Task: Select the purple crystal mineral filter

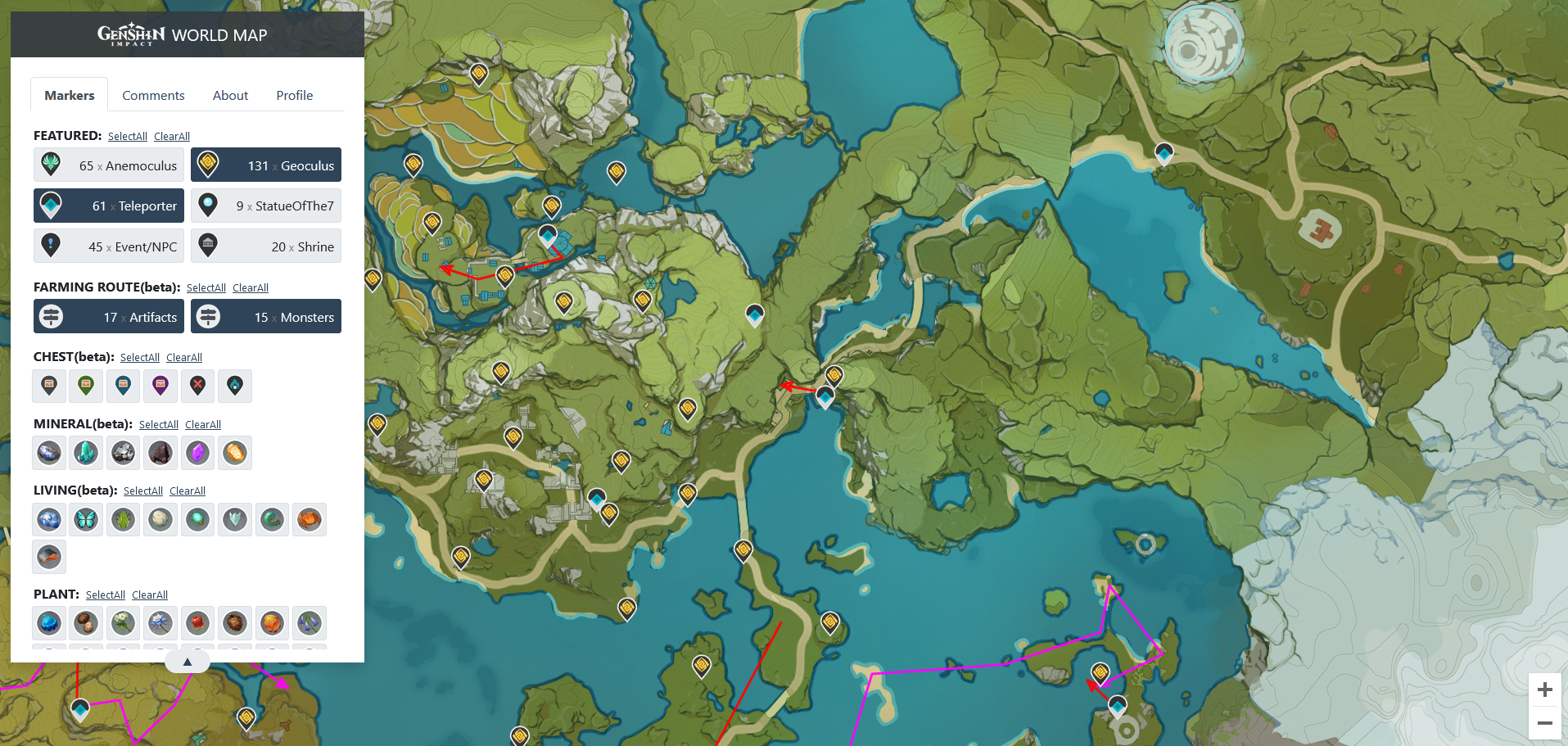Action: [x=197, y=452]
